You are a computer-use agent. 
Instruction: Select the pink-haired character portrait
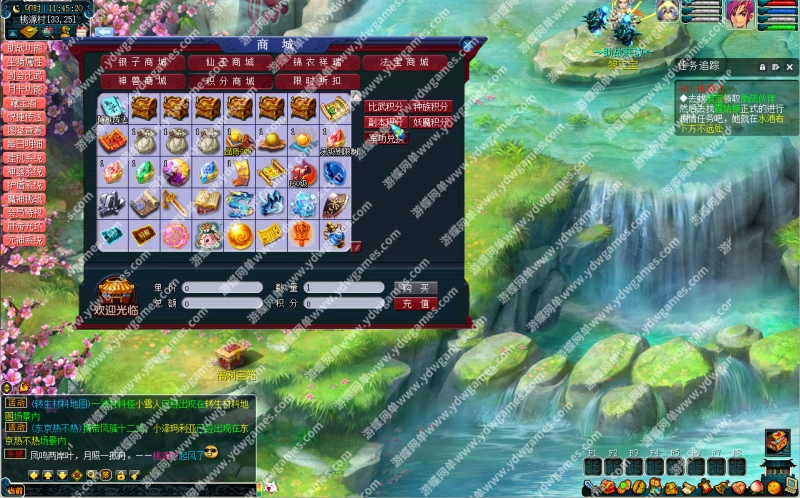(741, 14)
